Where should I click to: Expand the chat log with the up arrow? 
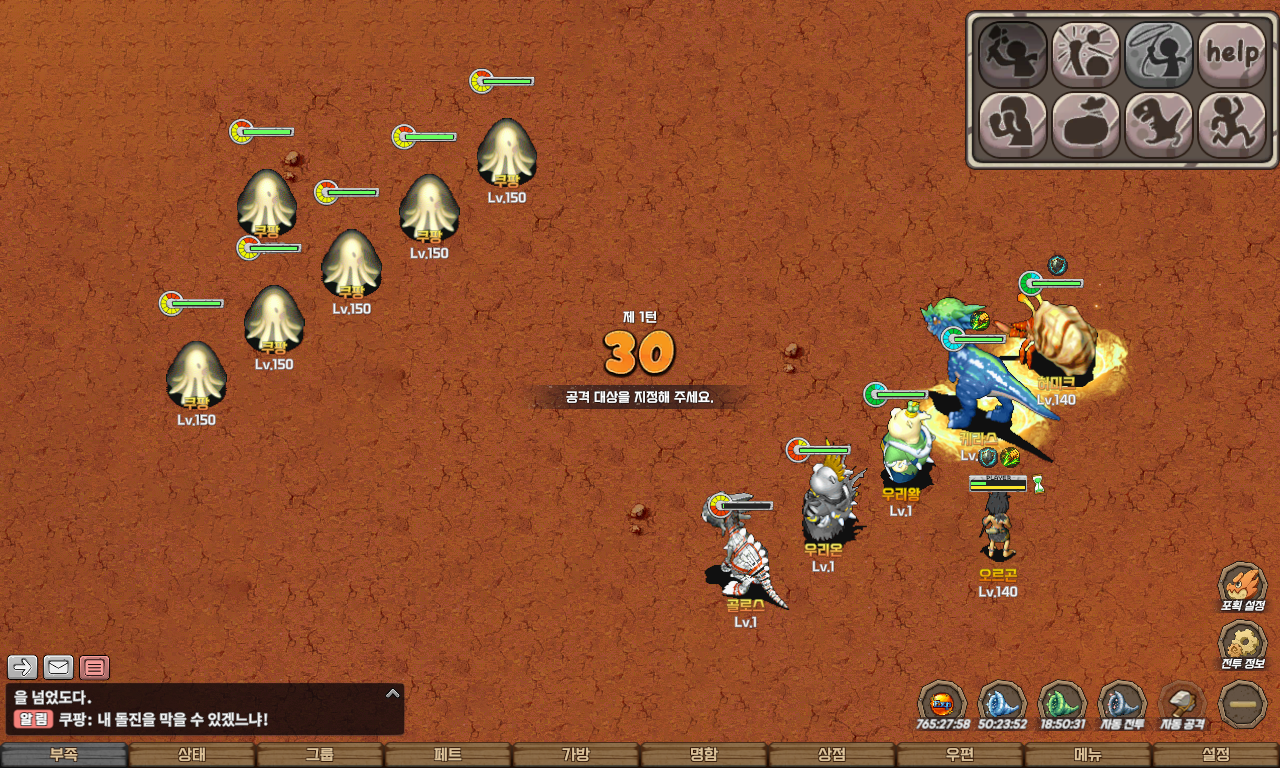point(393,693)
